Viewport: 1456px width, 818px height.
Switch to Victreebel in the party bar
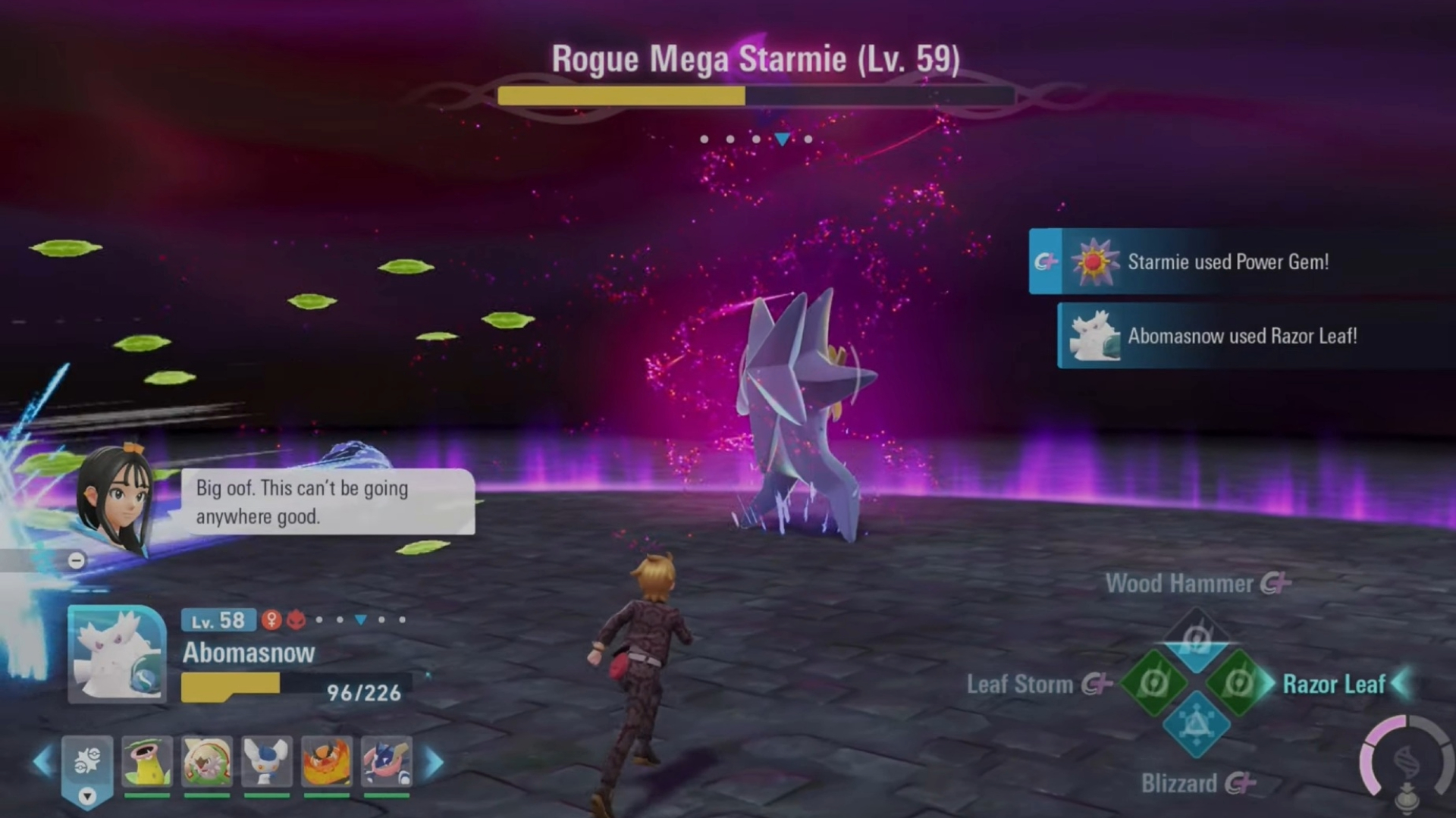coord(147,762)
